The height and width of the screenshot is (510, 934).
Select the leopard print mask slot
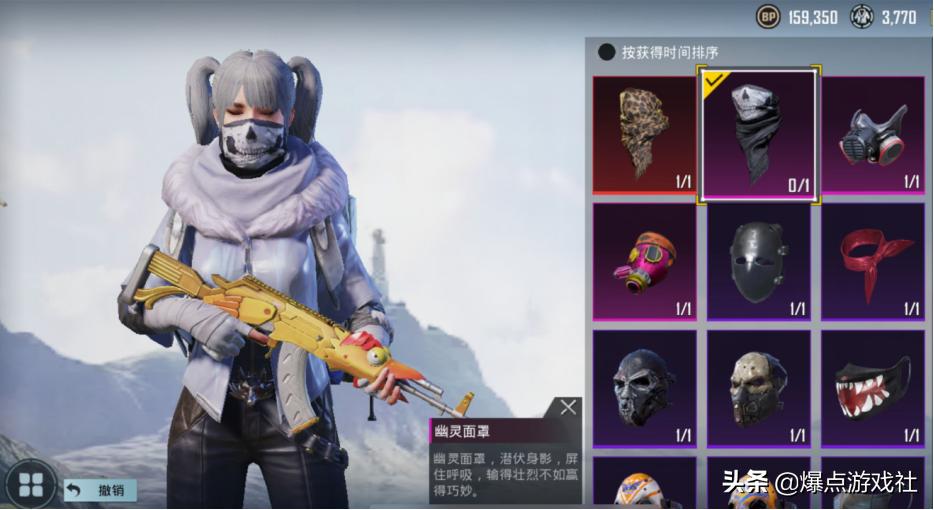(643, 134)
